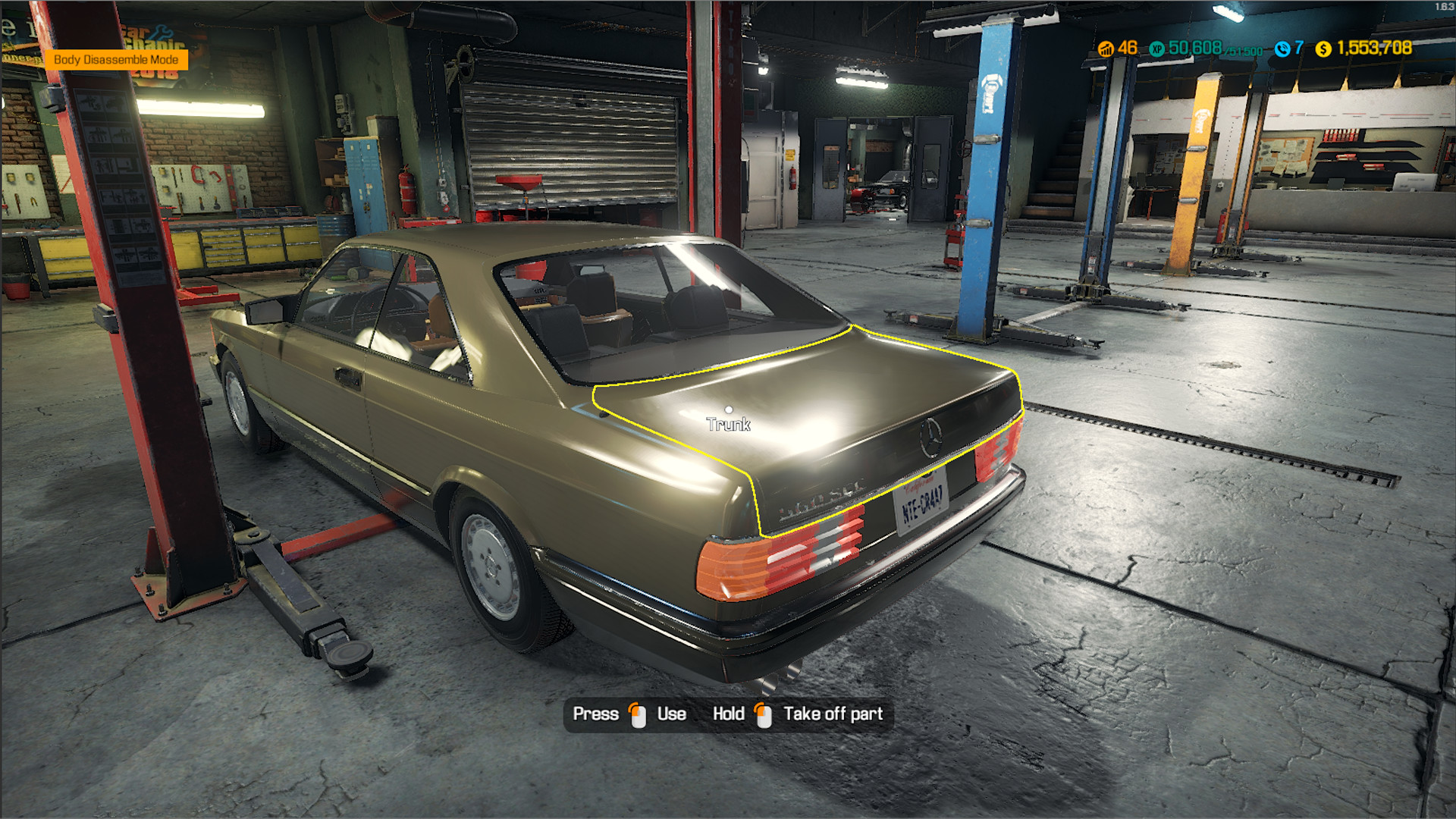Click the teal XP badge icon

[1157, 49]
